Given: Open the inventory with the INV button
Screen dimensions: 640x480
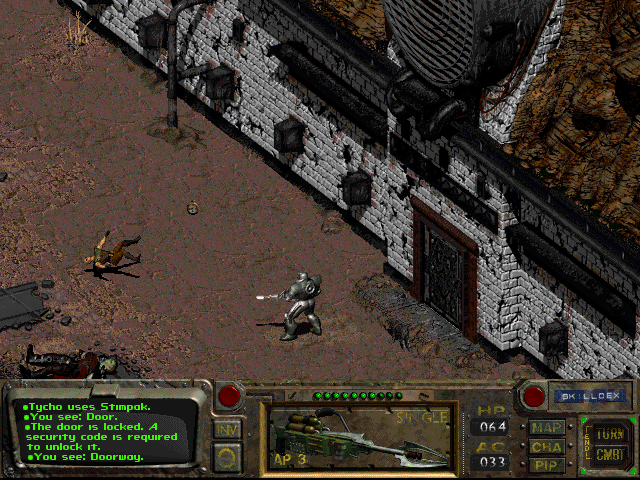Looking at the screenshot, I should coord(227,430).
